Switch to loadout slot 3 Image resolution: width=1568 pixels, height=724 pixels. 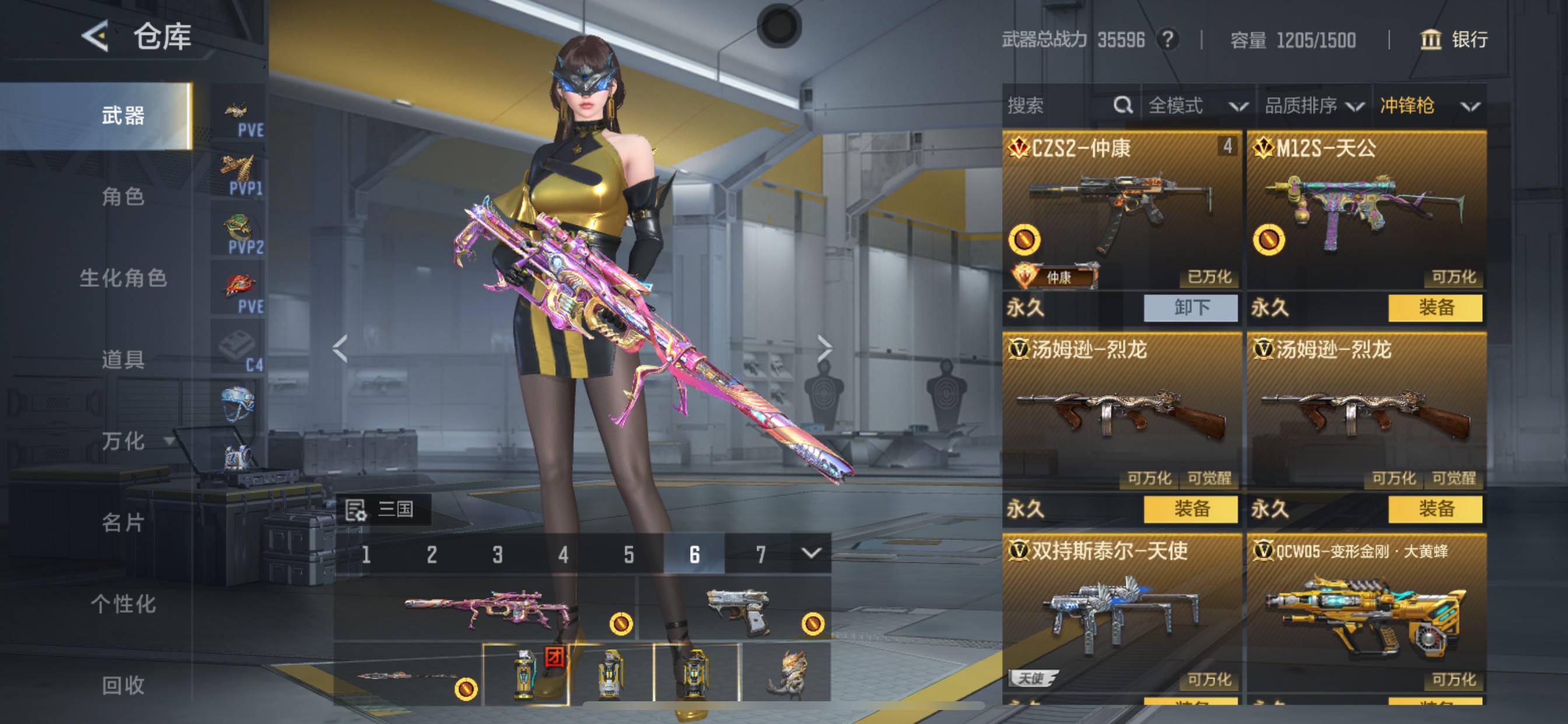[x=498, y=554]
